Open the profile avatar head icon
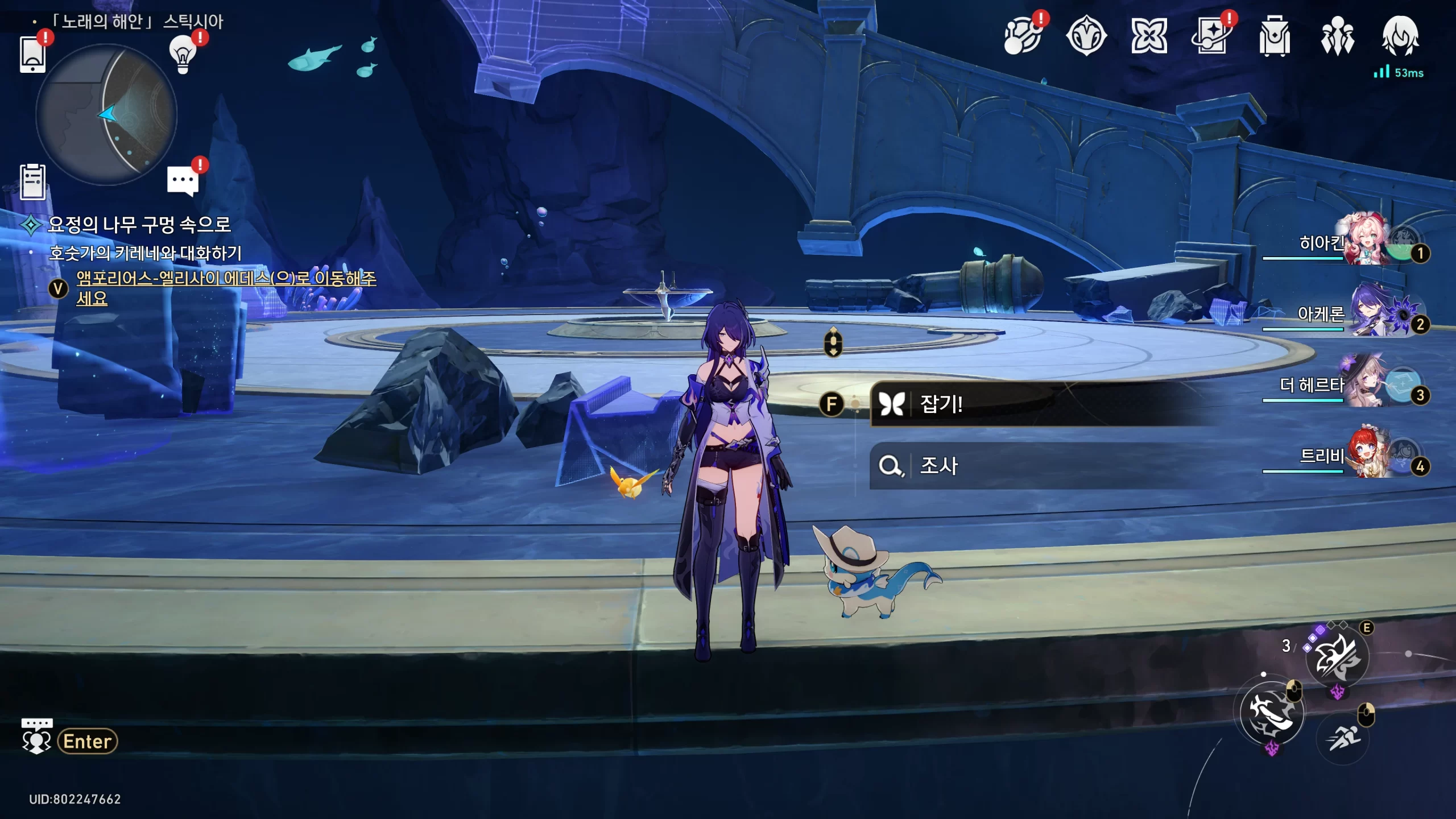Screen dimensions: 1456x819 pyautogui.click(x=1400, y=36)
